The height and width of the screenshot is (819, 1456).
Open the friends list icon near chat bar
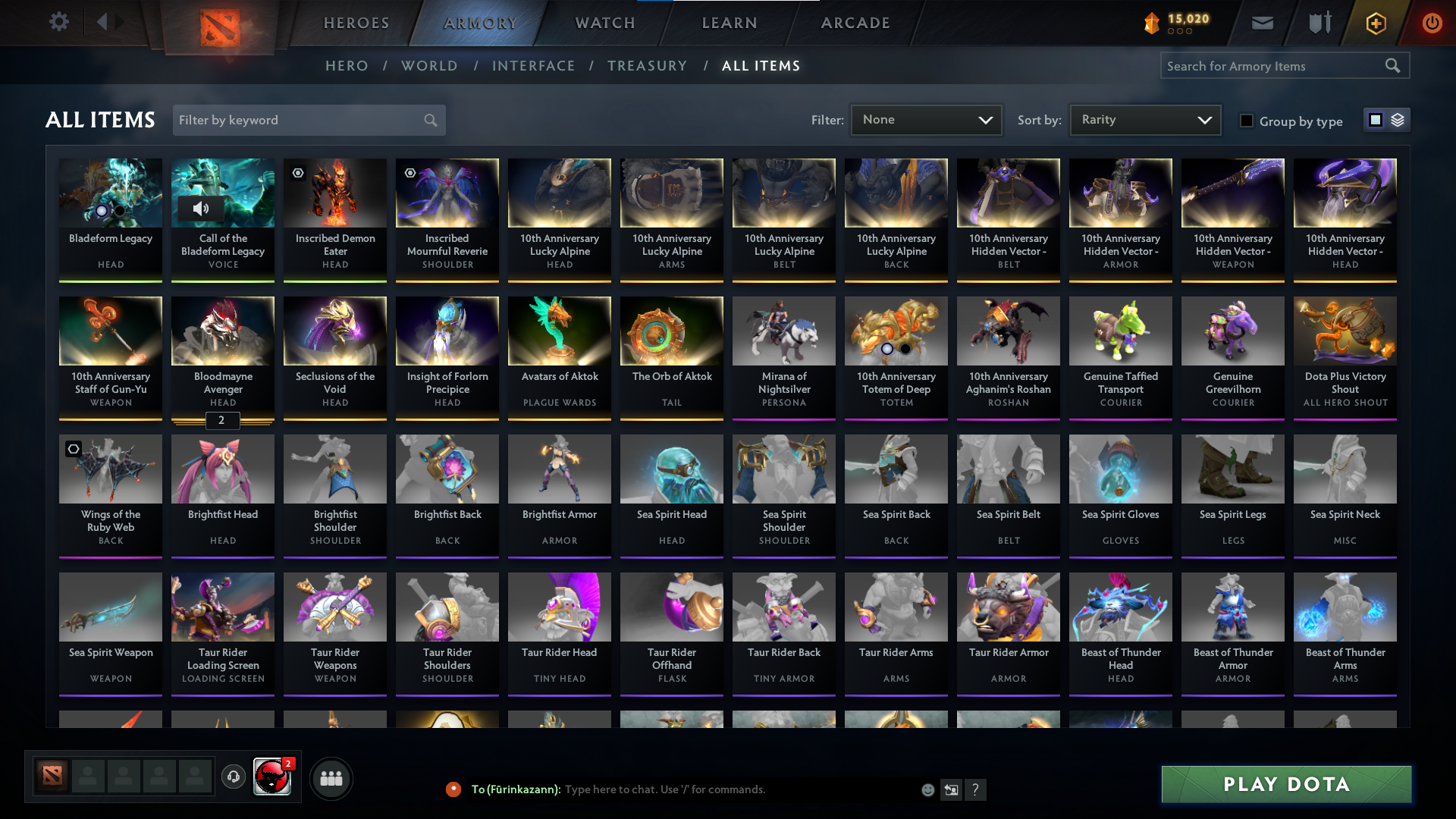[331, 778]
